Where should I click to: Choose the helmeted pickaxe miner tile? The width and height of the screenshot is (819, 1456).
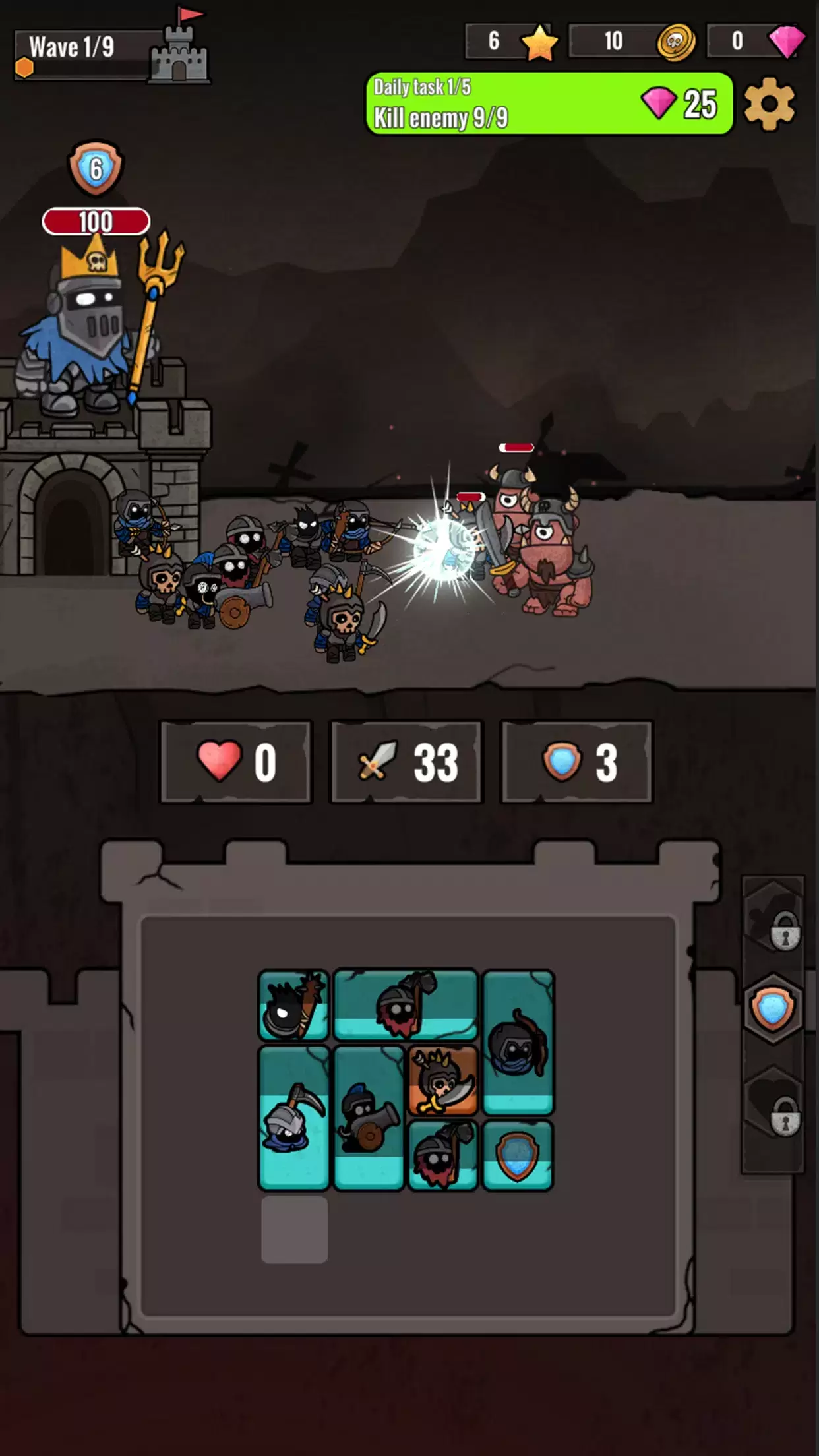coord(293,1117)
